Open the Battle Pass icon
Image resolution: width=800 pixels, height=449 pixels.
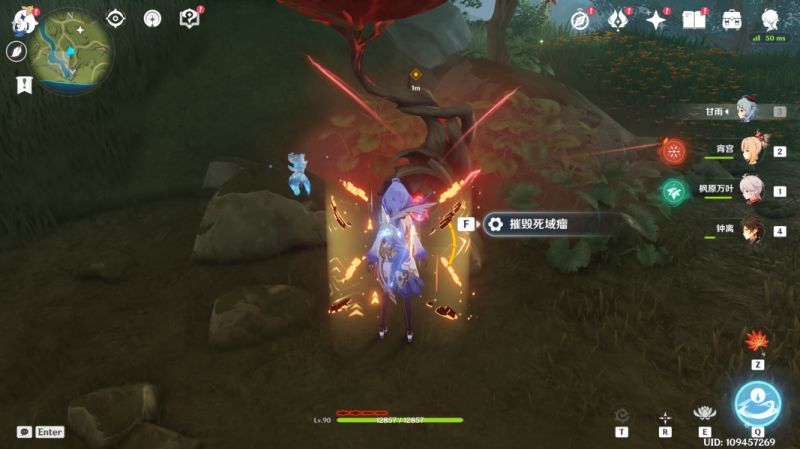click(618, 20)
